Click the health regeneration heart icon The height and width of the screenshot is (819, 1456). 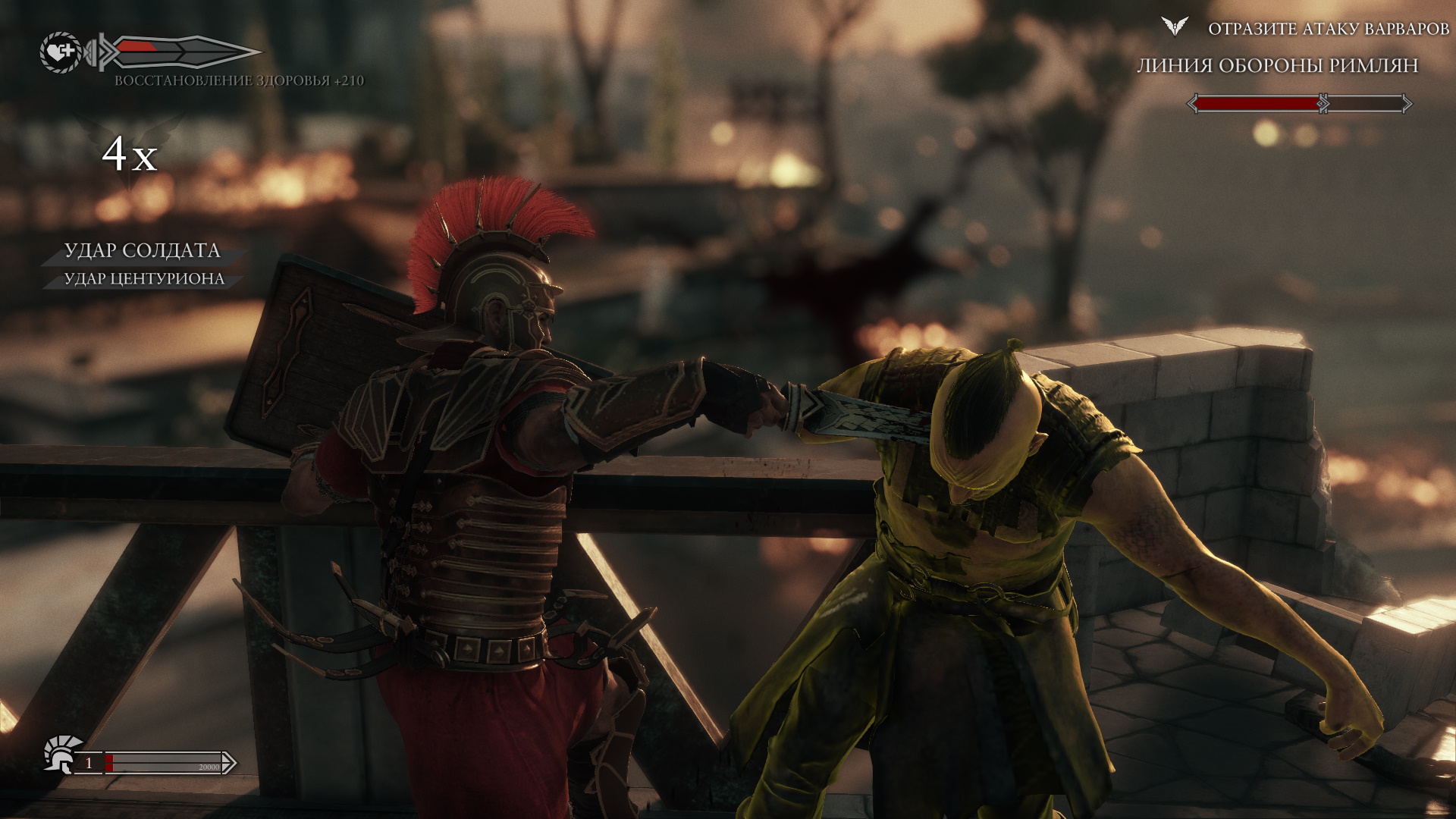(61, 52)
